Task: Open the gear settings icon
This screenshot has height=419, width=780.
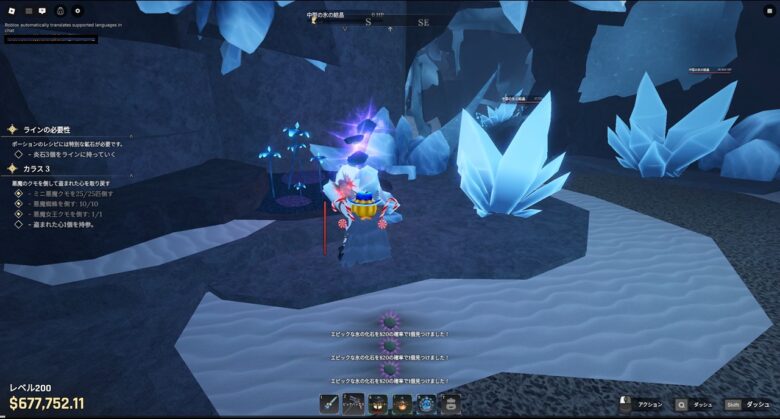Action: (x=78, y=10)
